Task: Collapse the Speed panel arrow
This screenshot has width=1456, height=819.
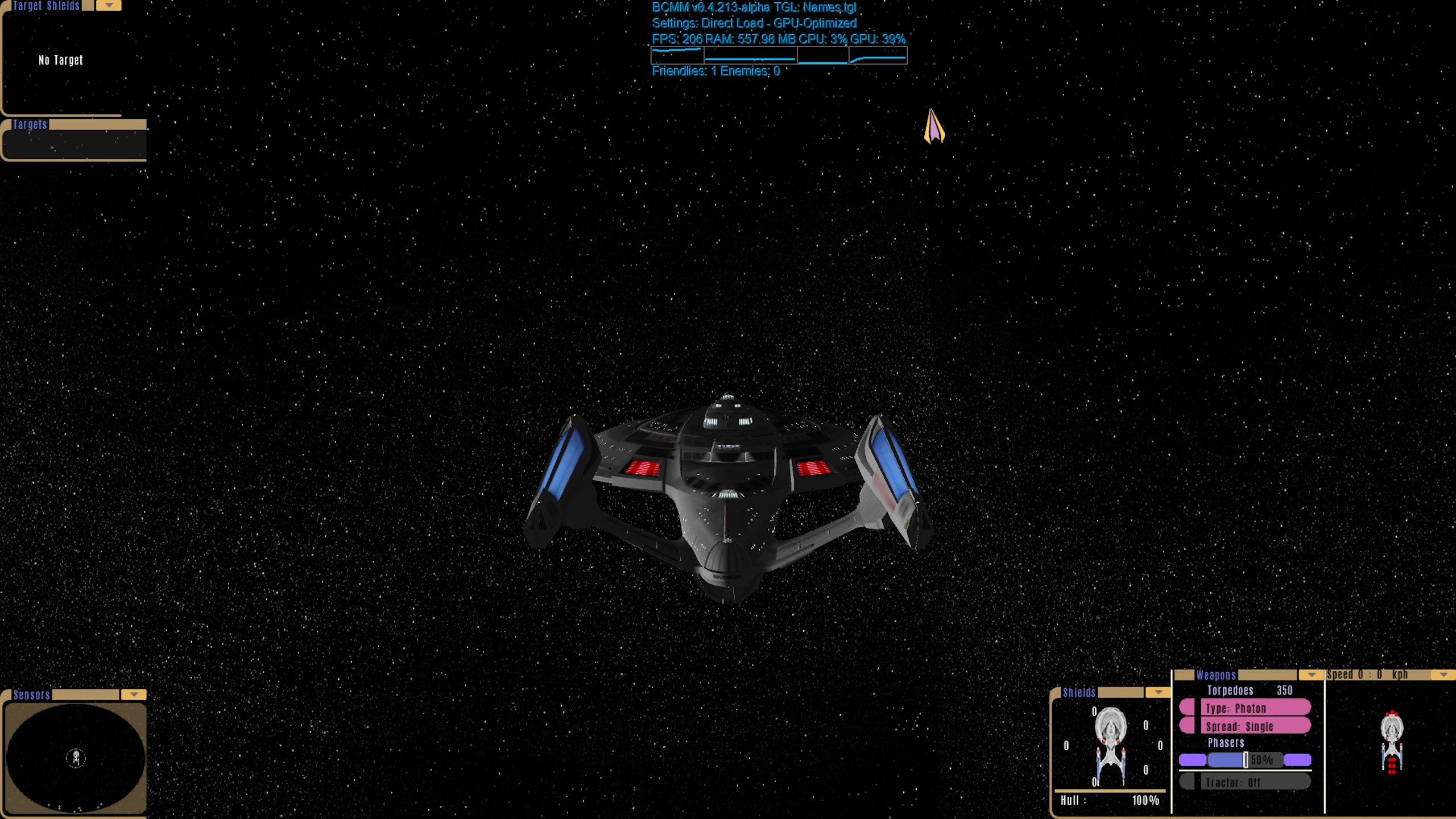Action: click(1443, 675)
